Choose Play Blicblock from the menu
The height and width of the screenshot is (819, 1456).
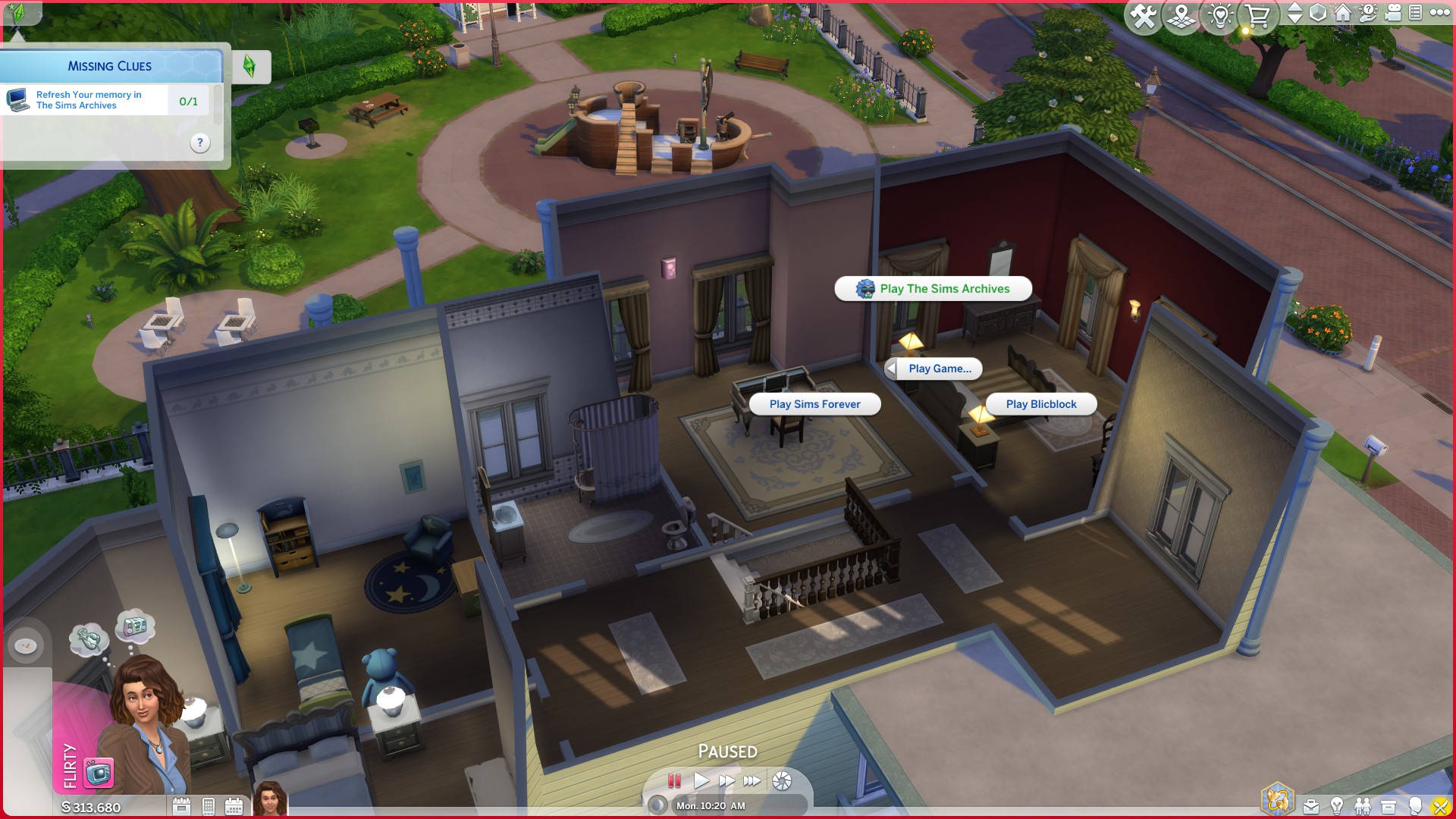tap(1040, 404)
